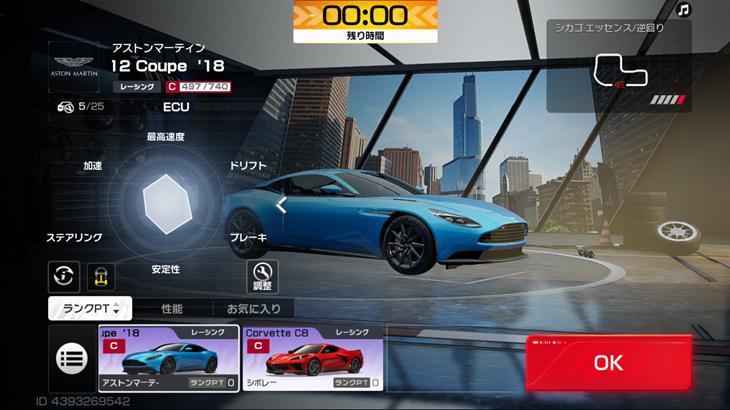The height and width of the screenshot is (410, 730).
Task: Select the Aston Martin car card
Action: (x=169, y=358)
